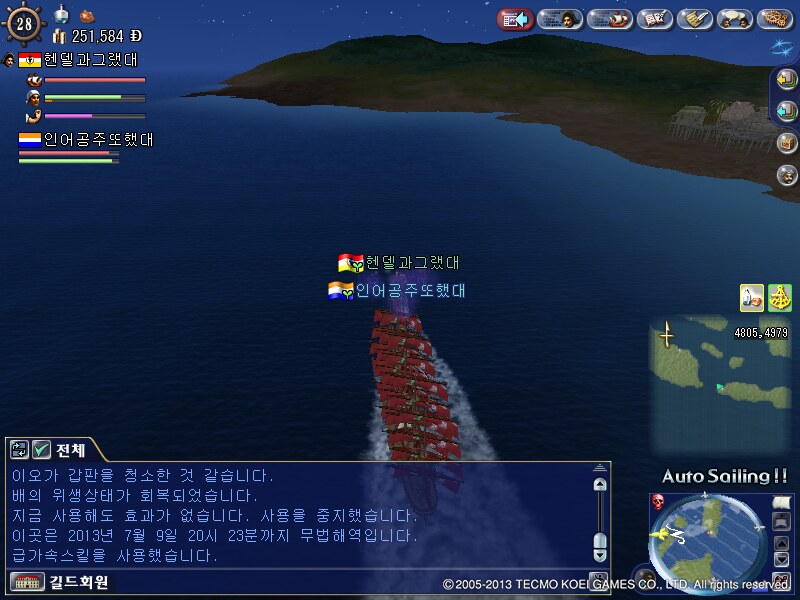
Task: Open the logbook with quill menu
Action: click(x=655, y=19)
